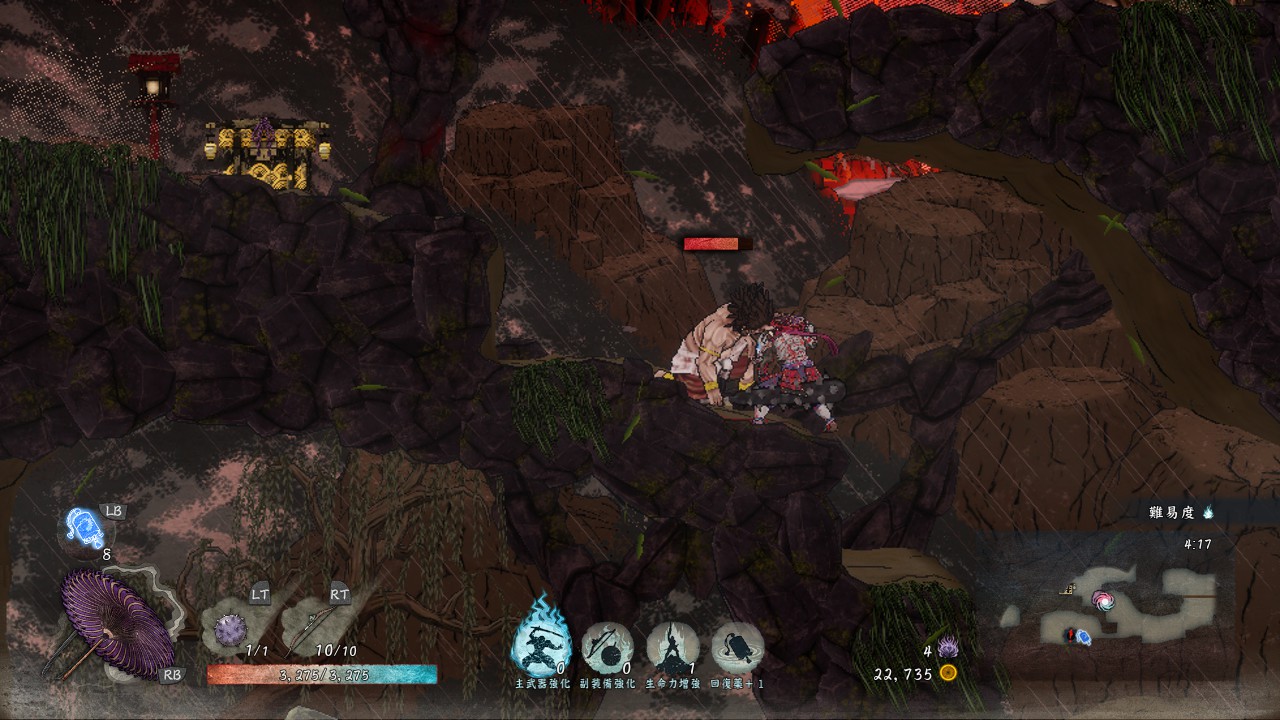Choose the 生命力増強 upgrade icon
The image size is (1280, 720).
[x=672, y=647]
